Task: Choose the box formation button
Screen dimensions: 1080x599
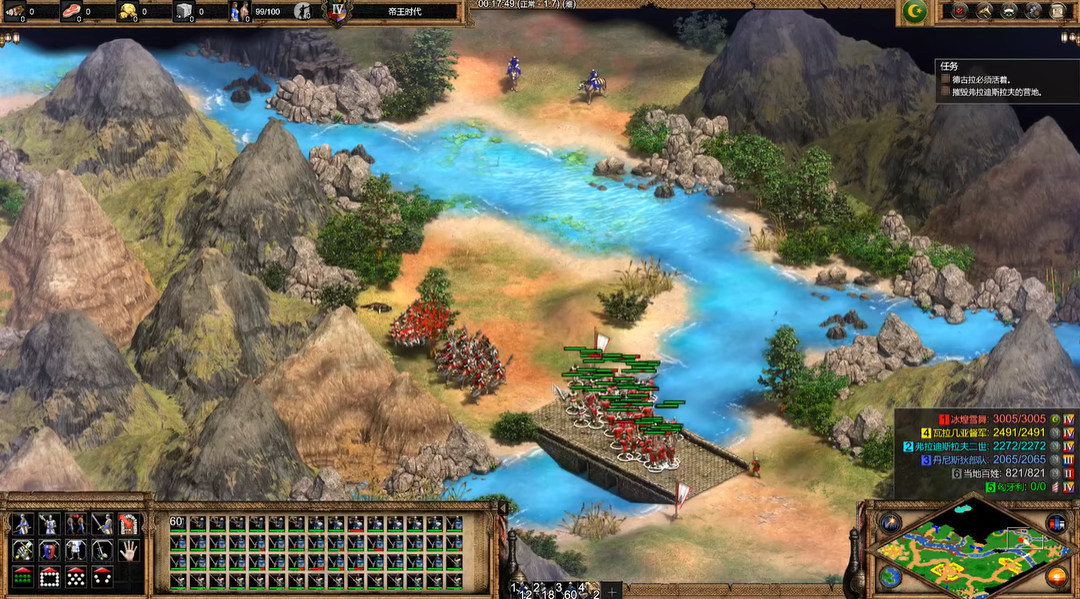Action: (48, 577)
